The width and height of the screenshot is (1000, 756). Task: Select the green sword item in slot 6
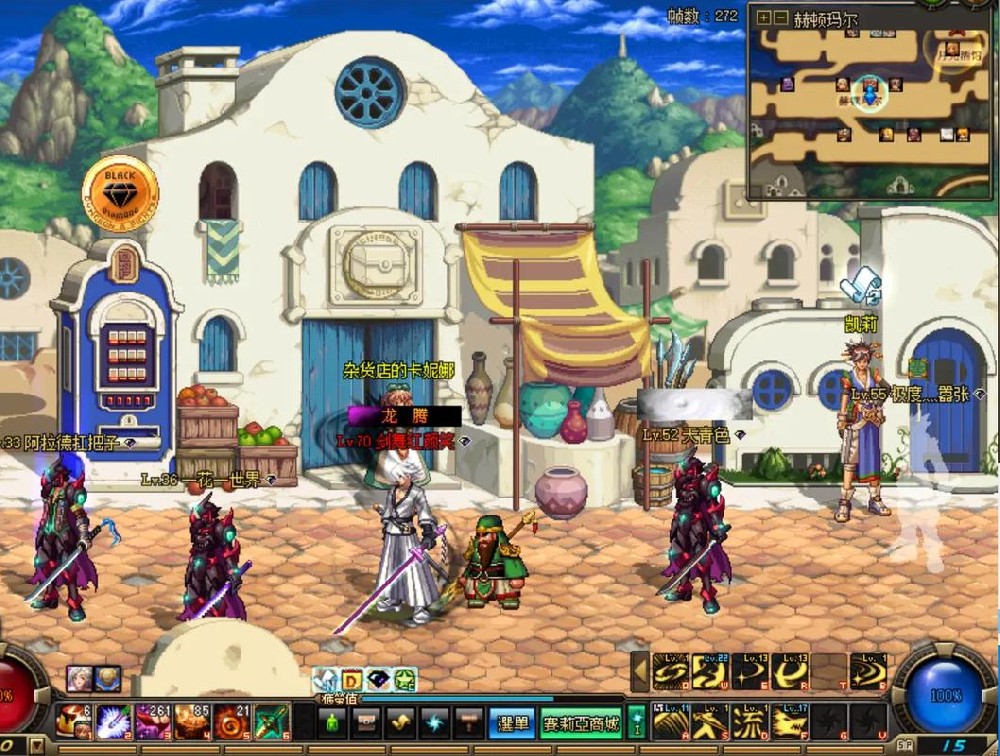(271, 720)
